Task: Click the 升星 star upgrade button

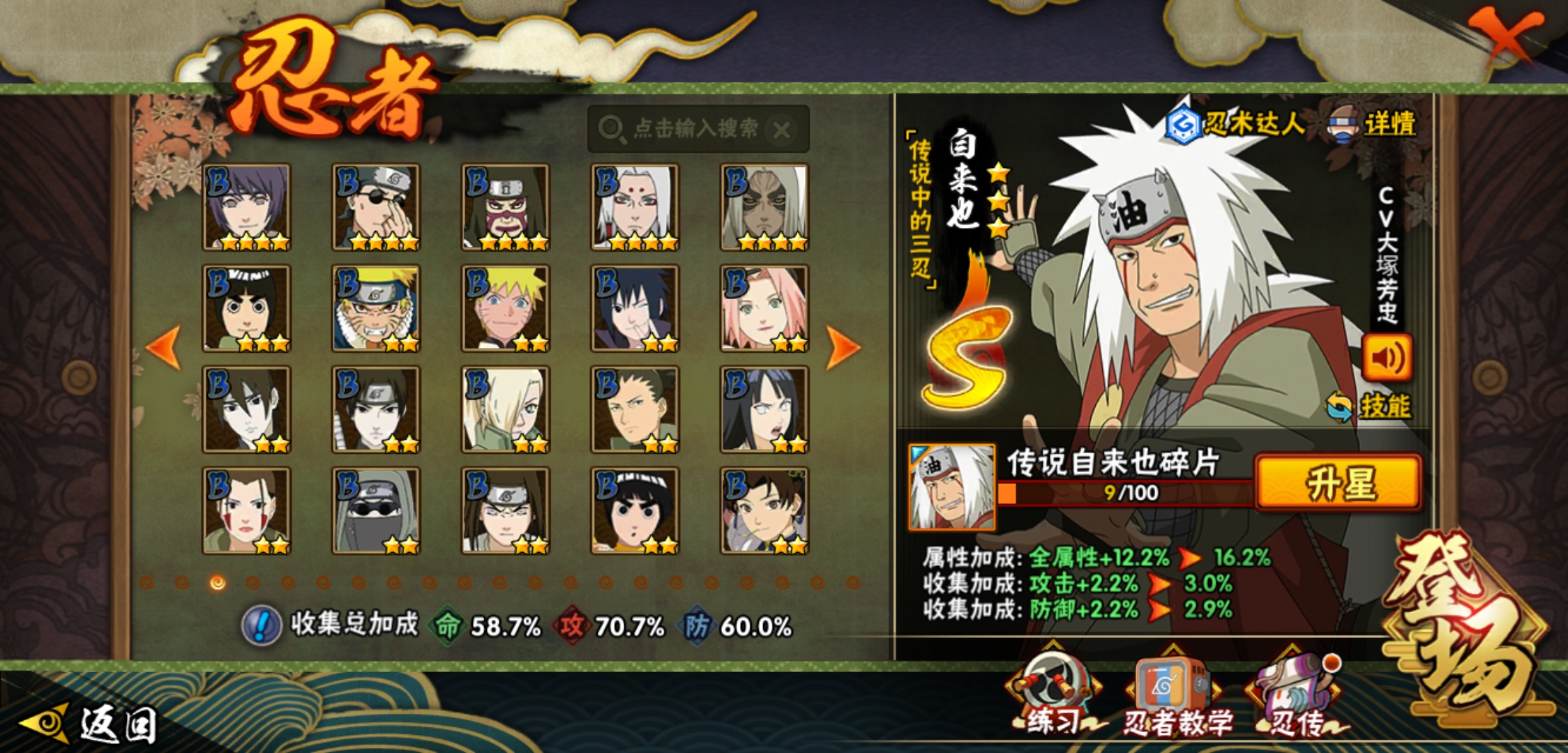Action: [1338, 483]
